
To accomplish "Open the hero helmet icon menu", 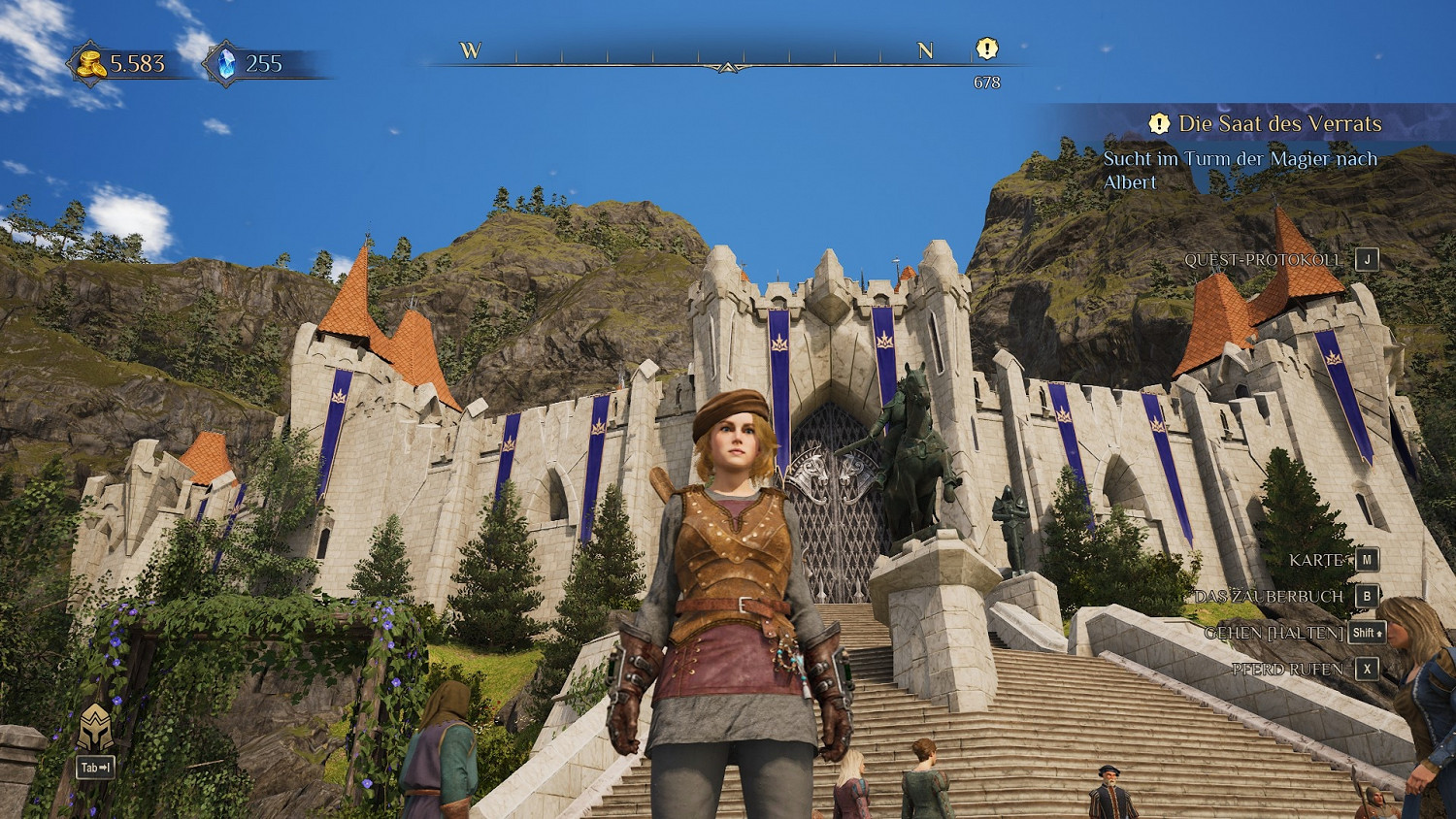I will click(x=95, y=729).
